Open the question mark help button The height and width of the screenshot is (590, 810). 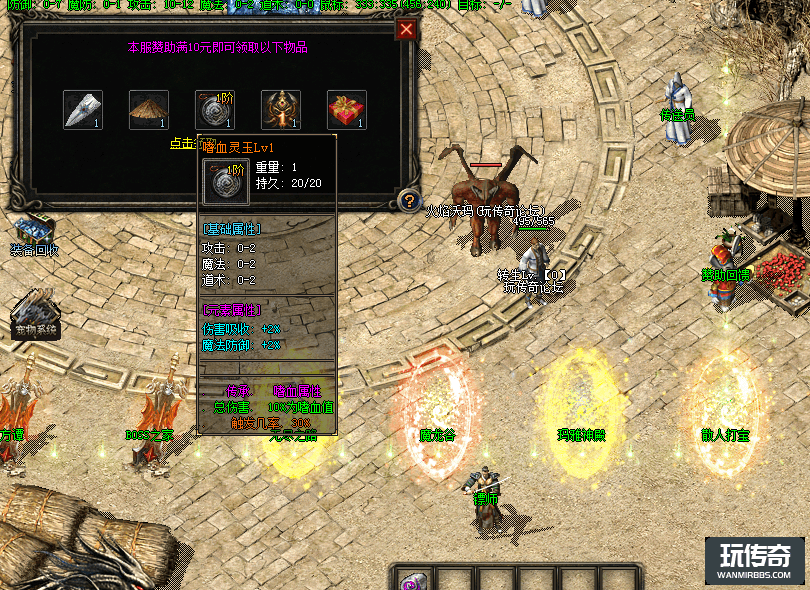coord(408,201)
